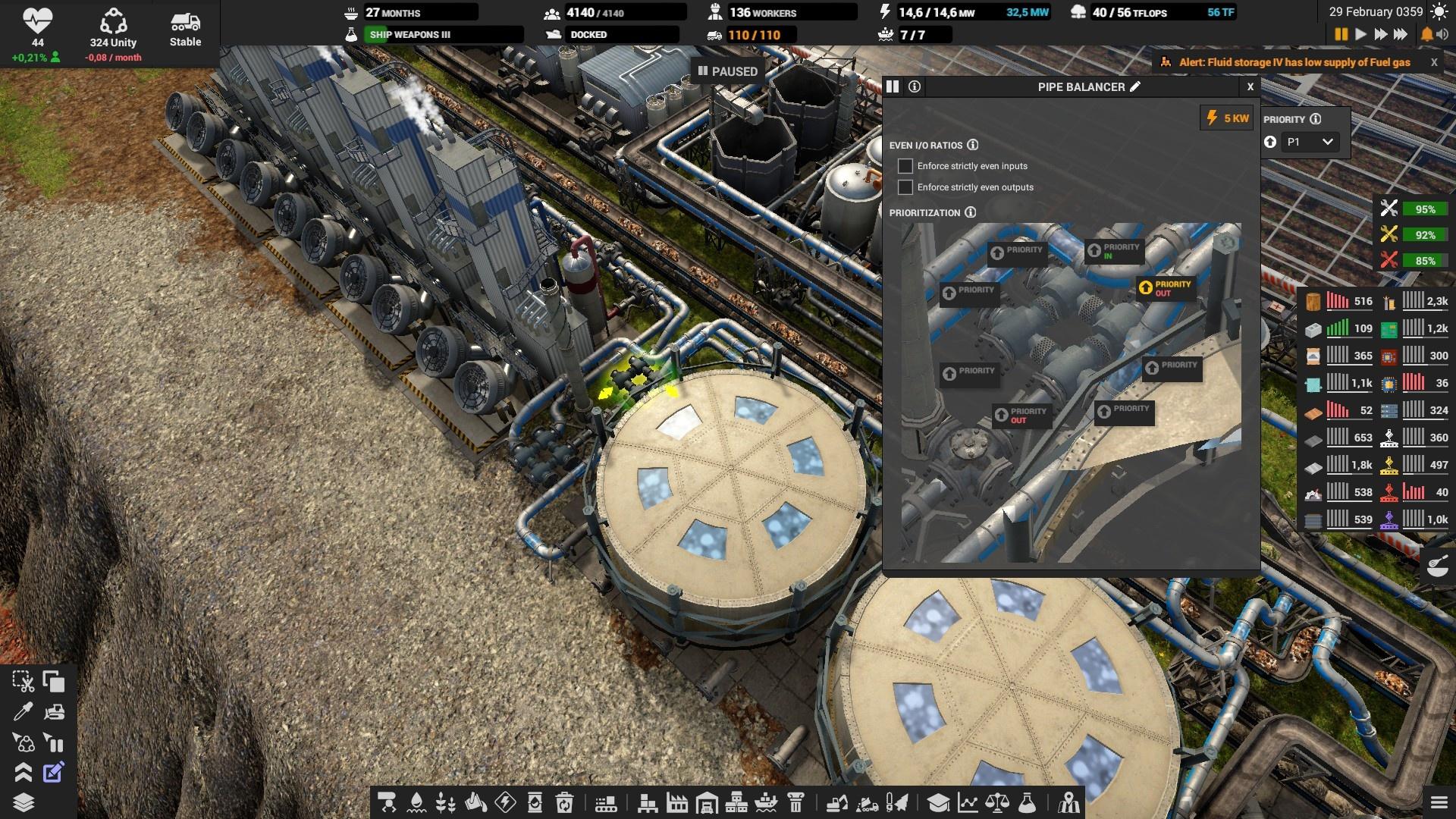This screenshot has width=1456, height=819.
Task: Set game speed to fastest triple arrows
Action: [1401, 34]
